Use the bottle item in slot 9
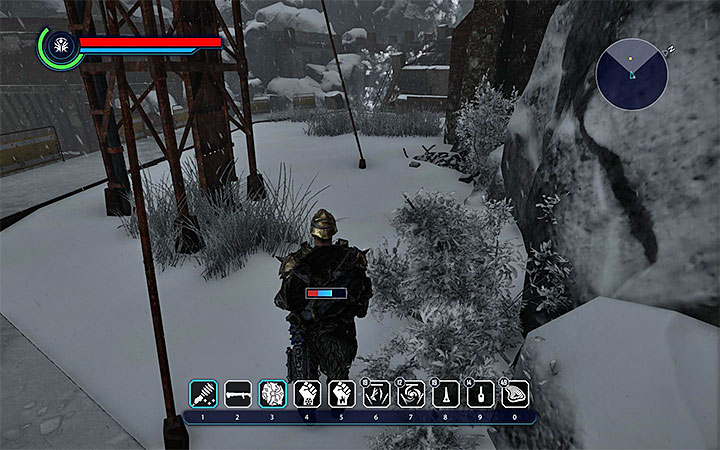The height and width of the screenshot is (450, 720). point(479,393)
